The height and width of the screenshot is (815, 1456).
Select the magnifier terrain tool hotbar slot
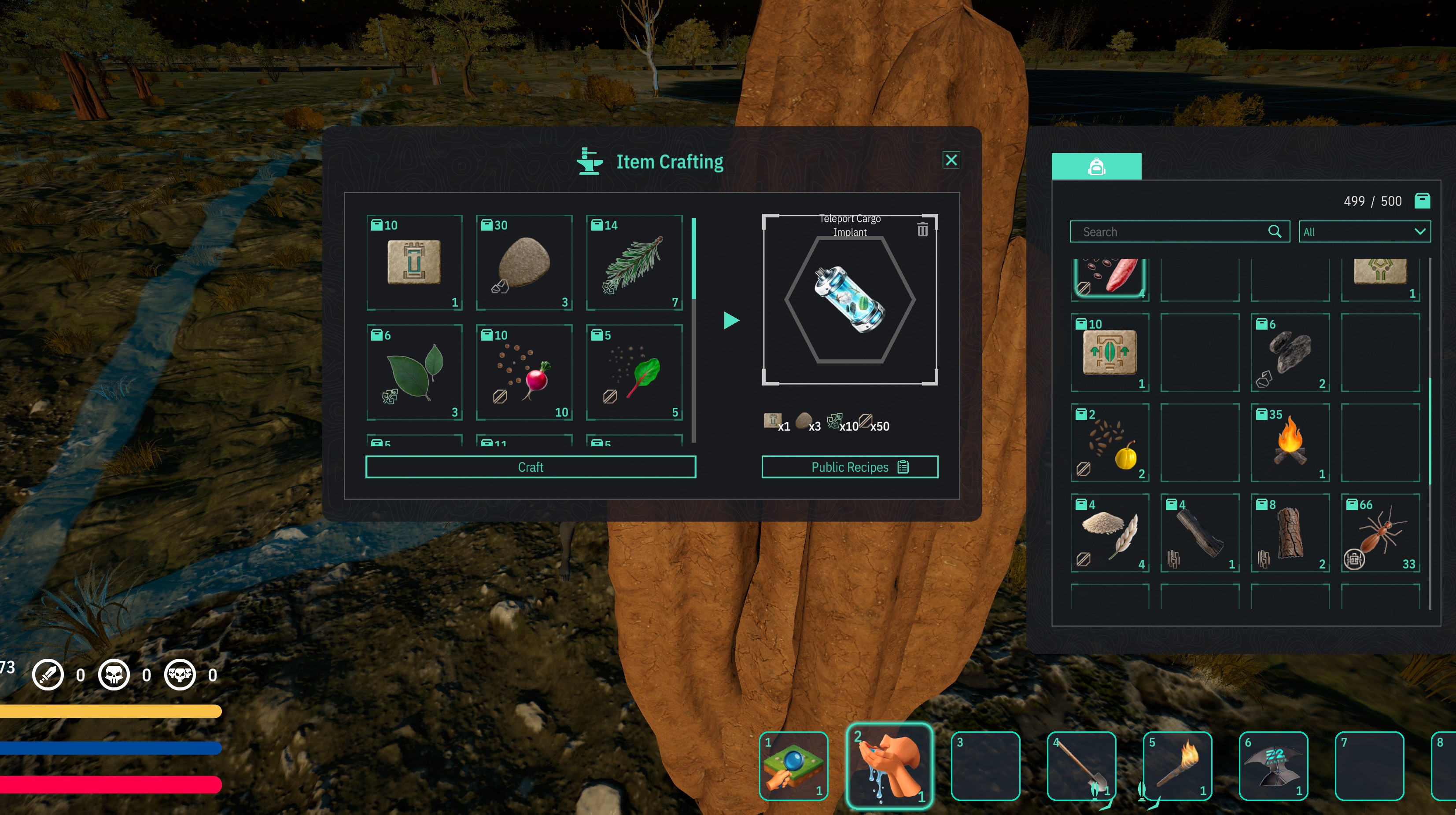tap(793, 766)
